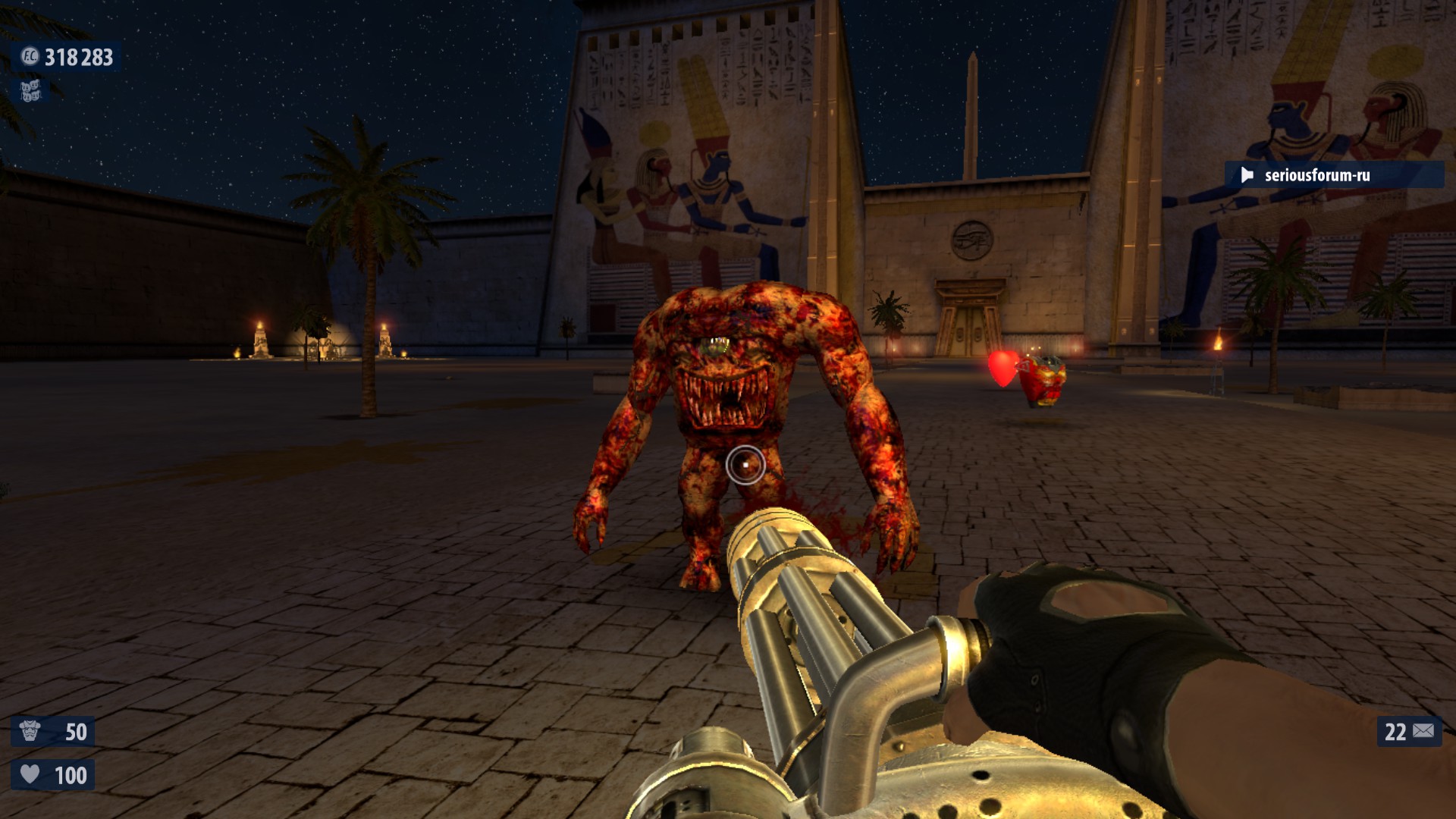
Task: Select the armor vest icon
Action: (30, 731)
